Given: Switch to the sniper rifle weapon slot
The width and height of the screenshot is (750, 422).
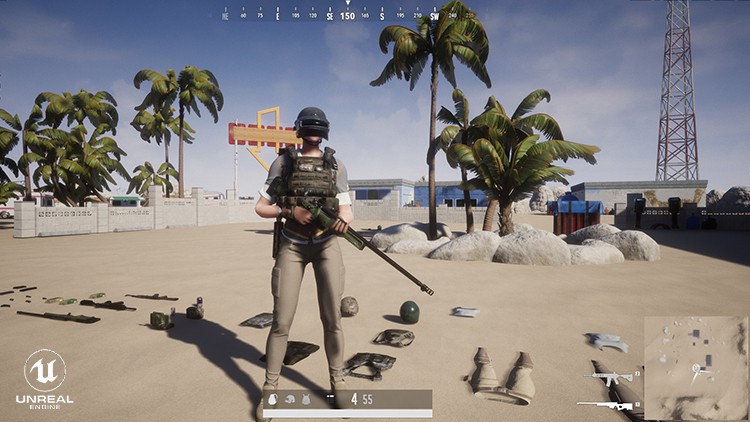Looking at the screenshot, I should (x=605, y=405).
